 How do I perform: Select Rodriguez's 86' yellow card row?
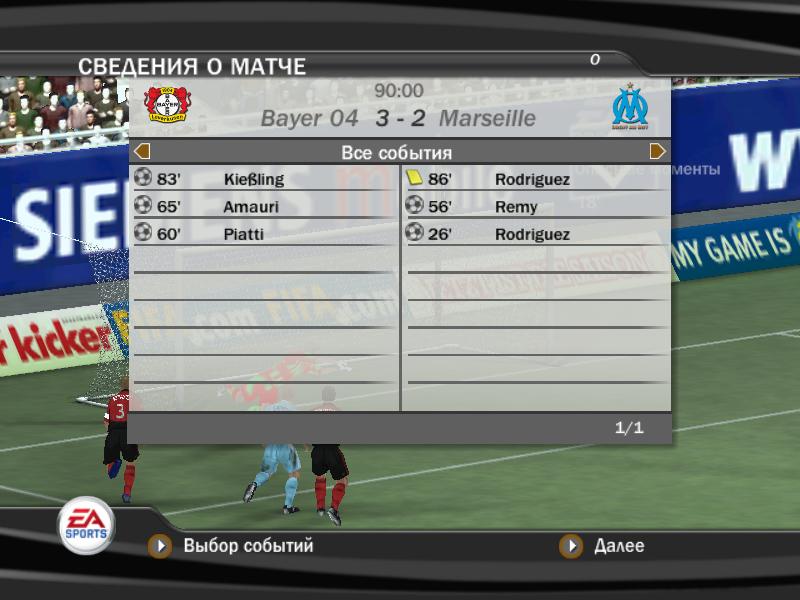535,180
